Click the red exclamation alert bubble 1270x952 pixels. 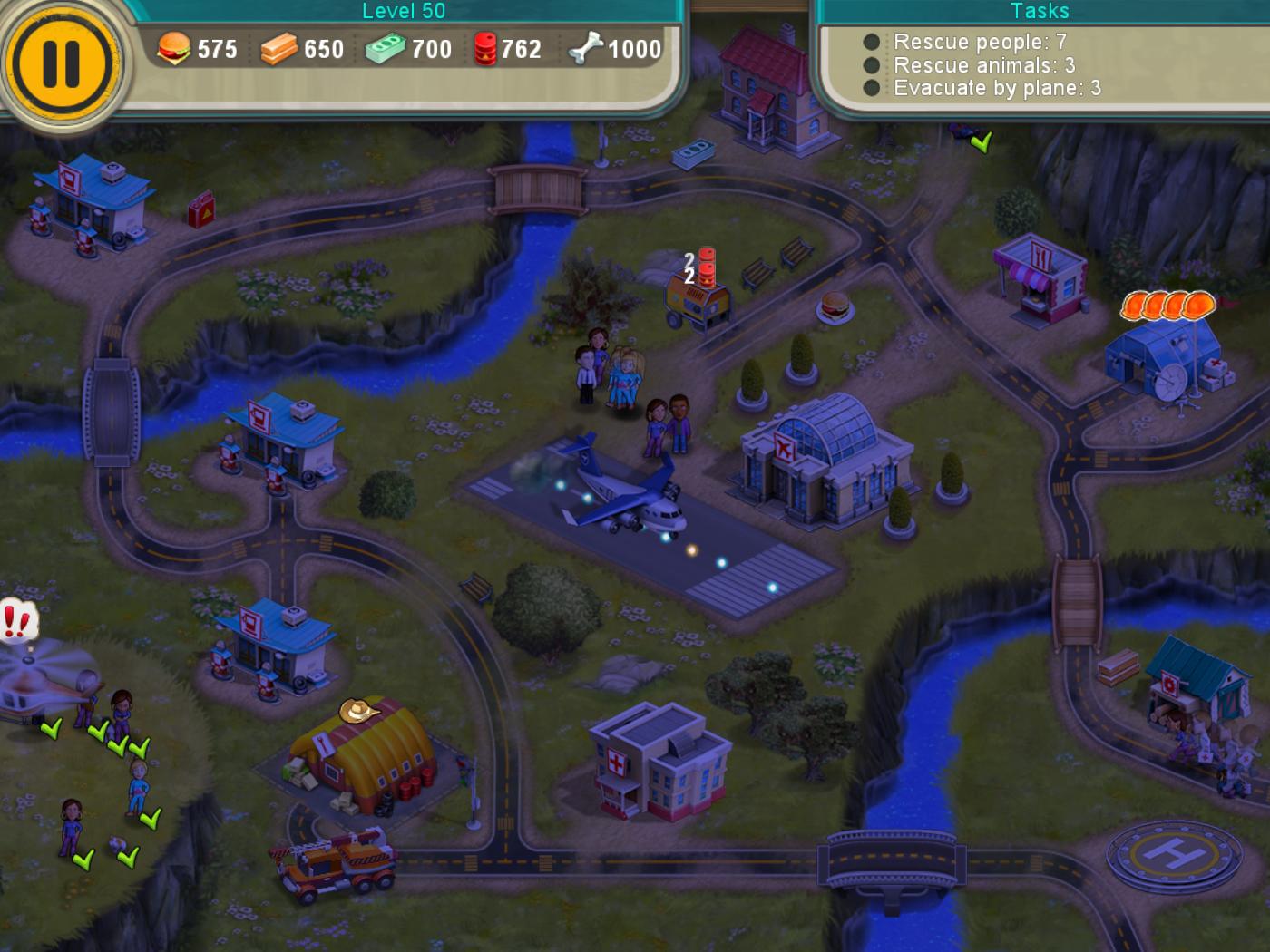[17, 622]
